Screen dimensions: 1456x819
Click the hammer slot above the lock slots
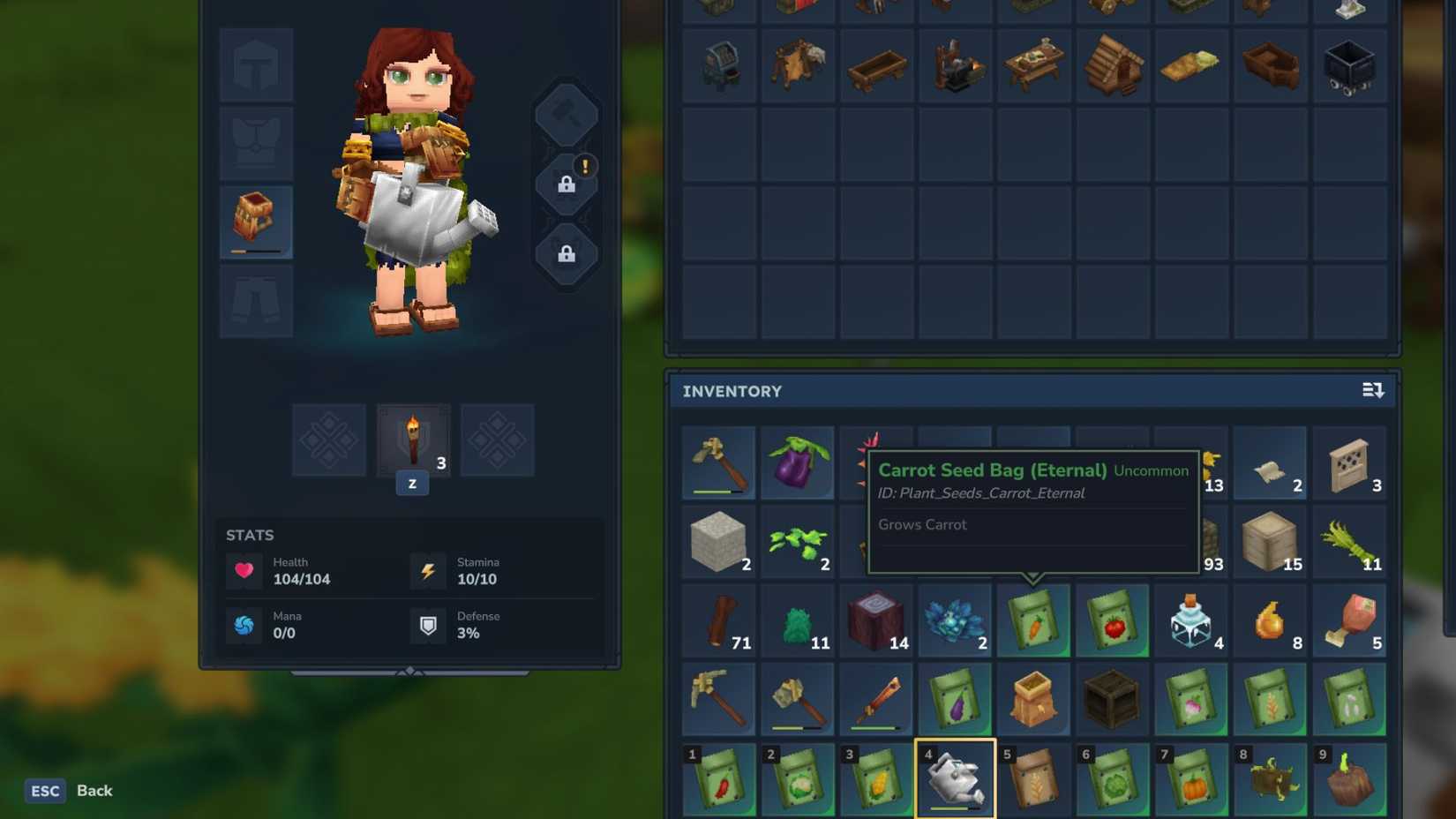point(567,114)
